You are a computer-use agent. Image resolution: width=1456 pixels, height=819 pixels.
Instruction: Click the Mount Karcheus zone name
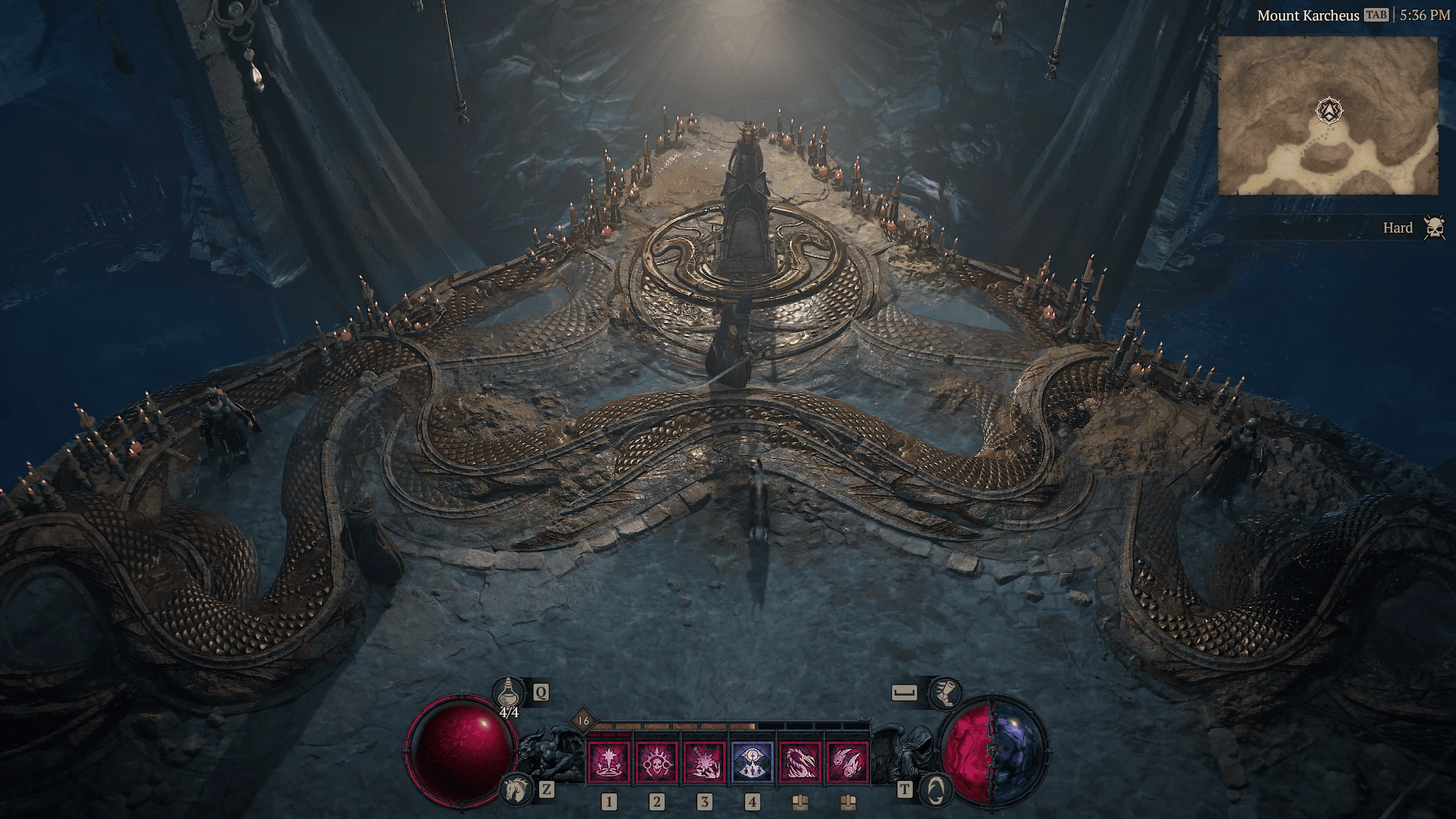coord(1306,15)
